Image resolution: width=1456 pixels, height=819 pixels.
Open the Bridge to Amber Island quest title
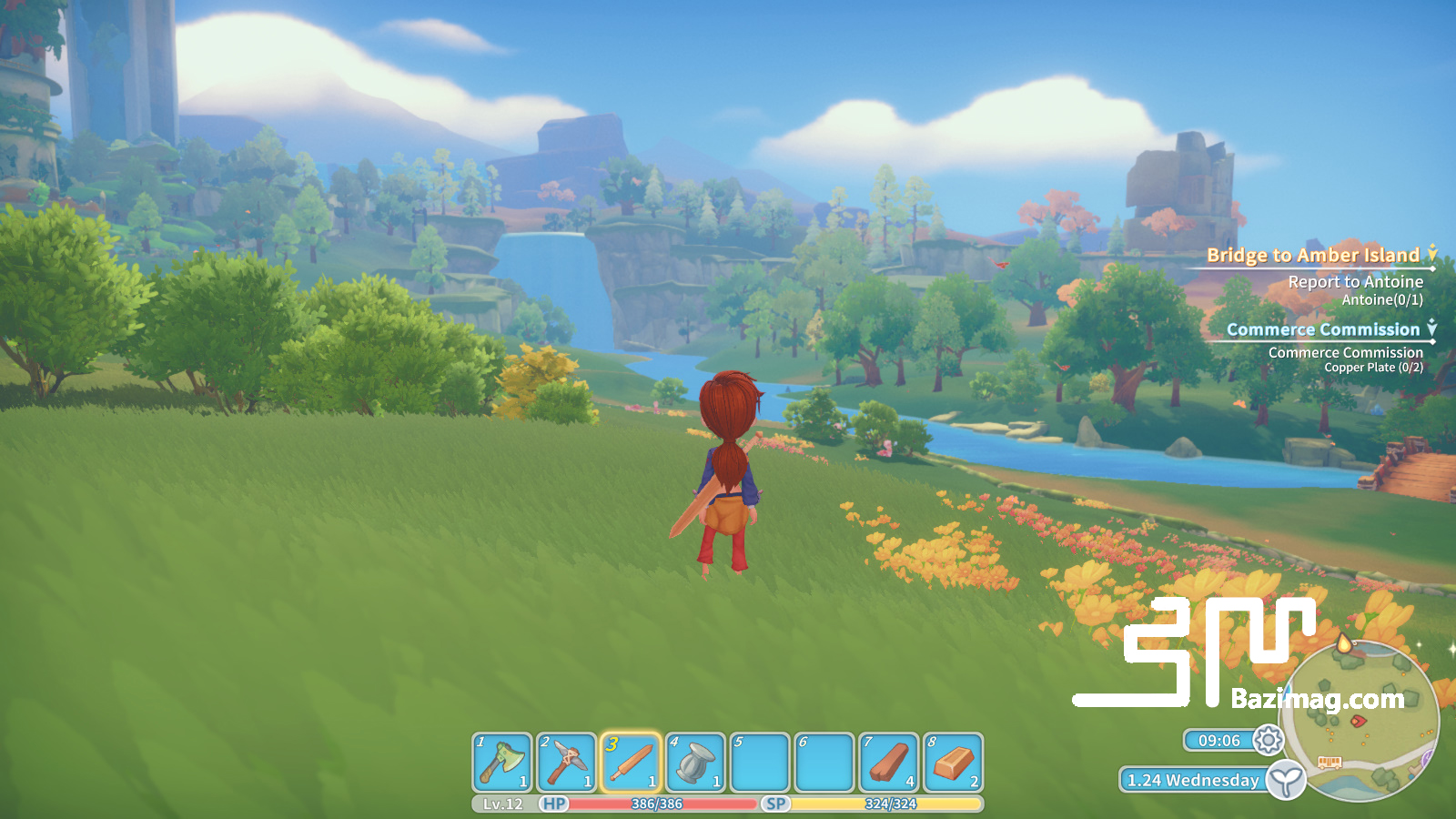[1313, 256]
